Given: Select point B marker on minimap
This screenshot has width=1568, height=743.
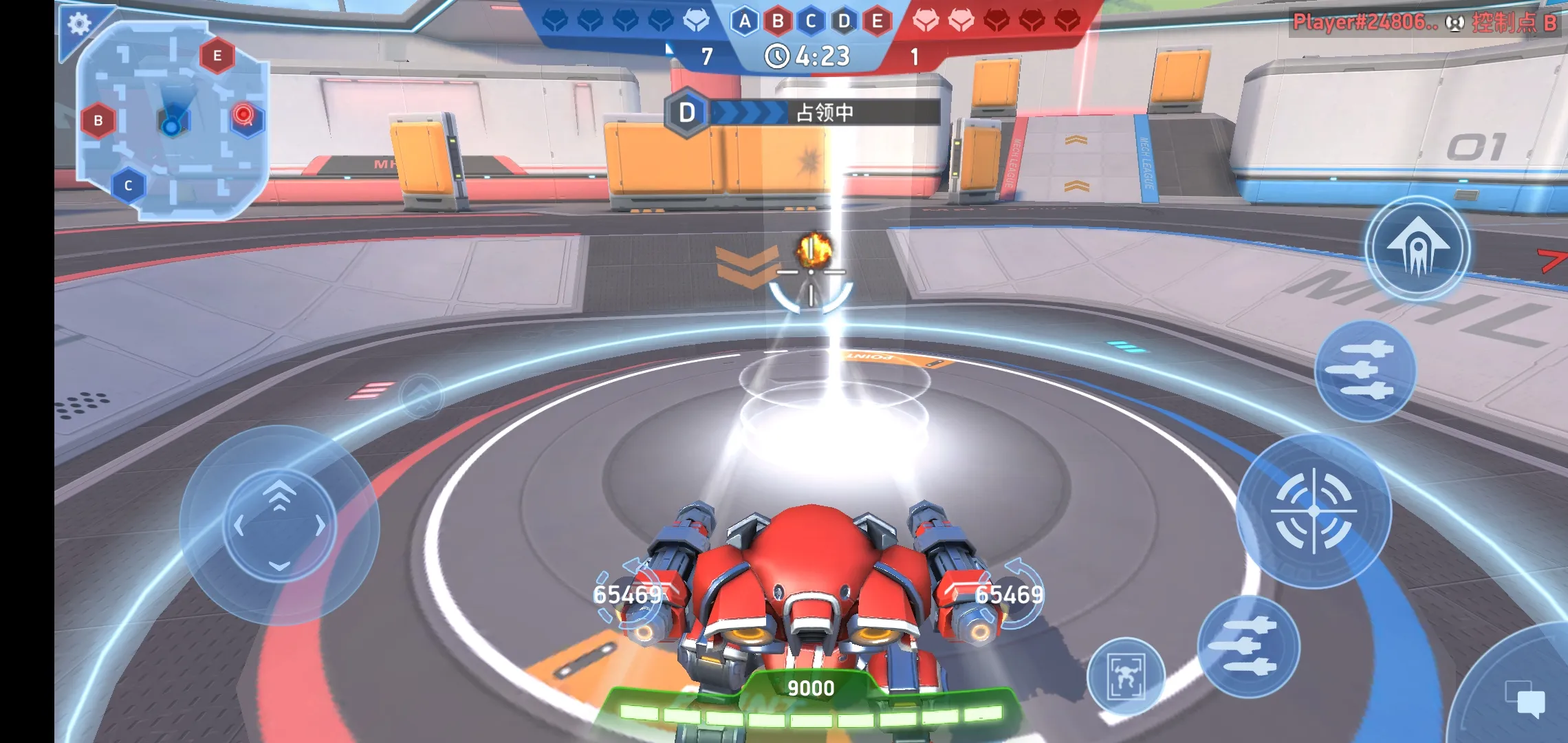Looking at the screenshot, I should tap(98, 121).
